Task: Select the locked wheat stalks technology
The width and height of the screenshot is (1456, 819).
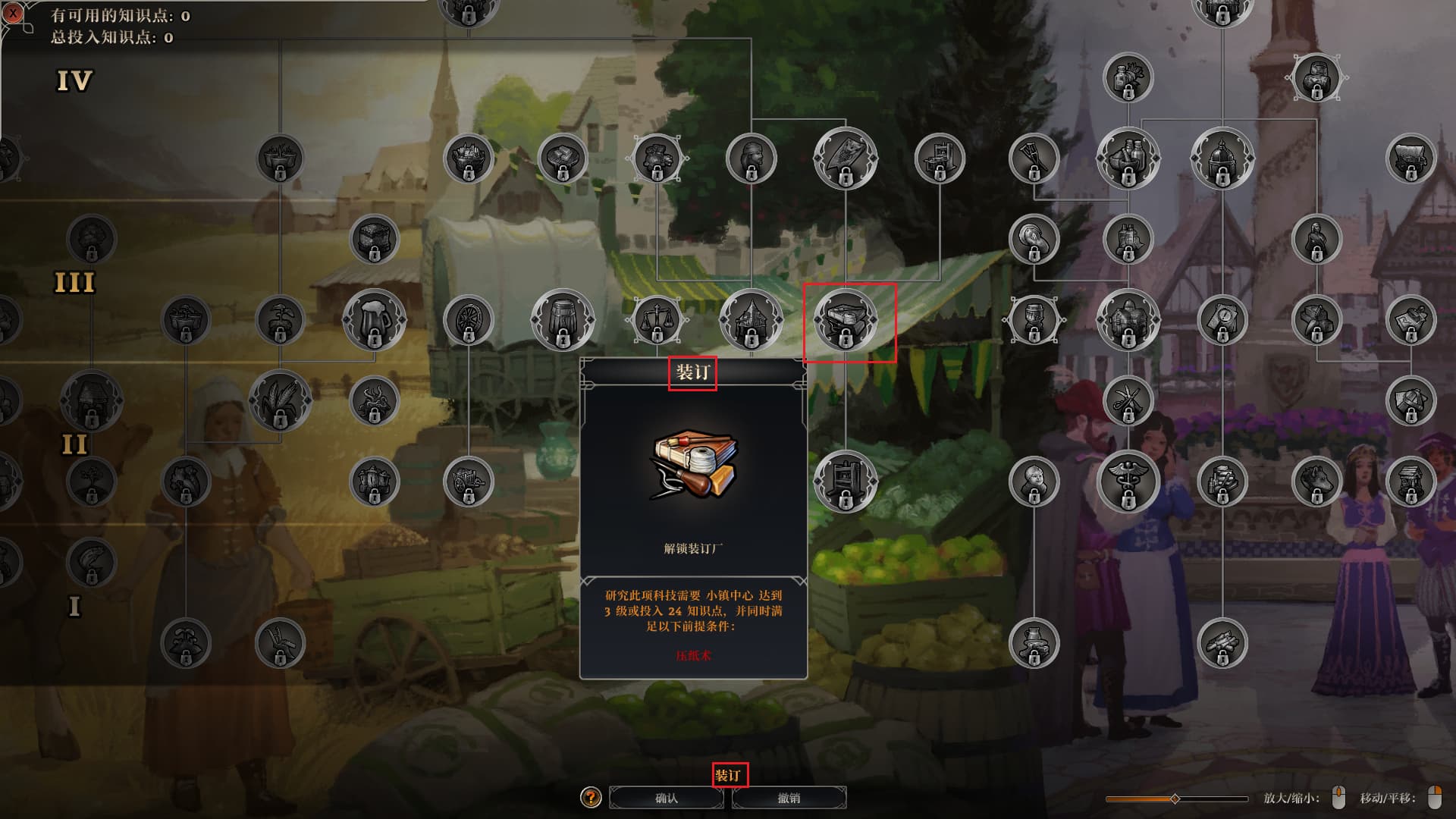Action: (x=280, y=400)
